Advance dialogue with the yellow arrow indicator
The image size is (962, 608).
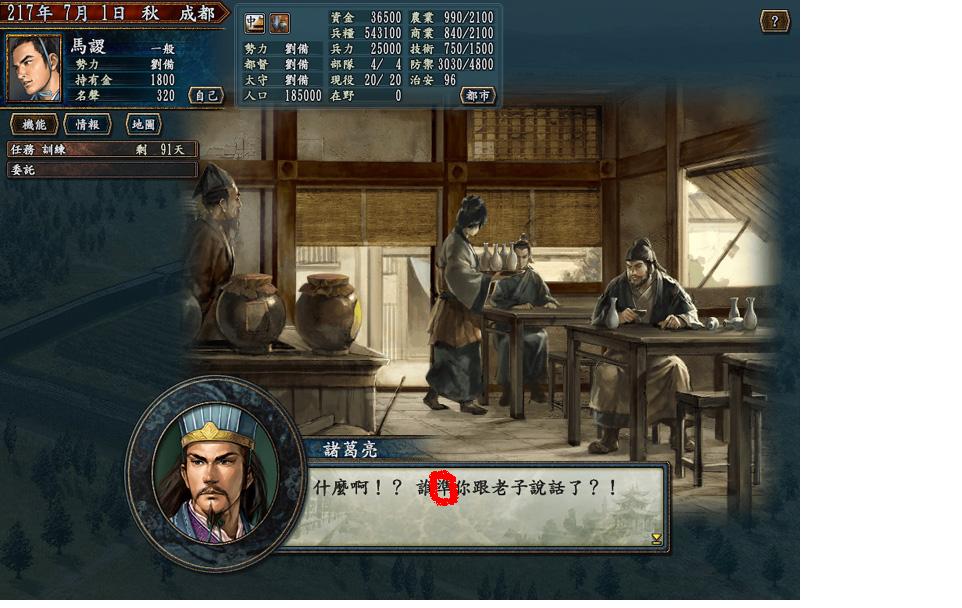656,538
